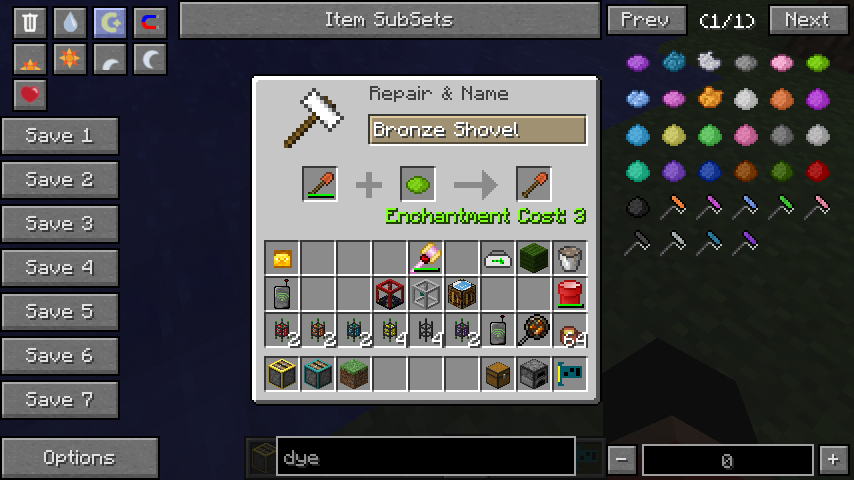
Task: Set time to midnight with the crescent moon icon
Action: (x=150, y=60)
